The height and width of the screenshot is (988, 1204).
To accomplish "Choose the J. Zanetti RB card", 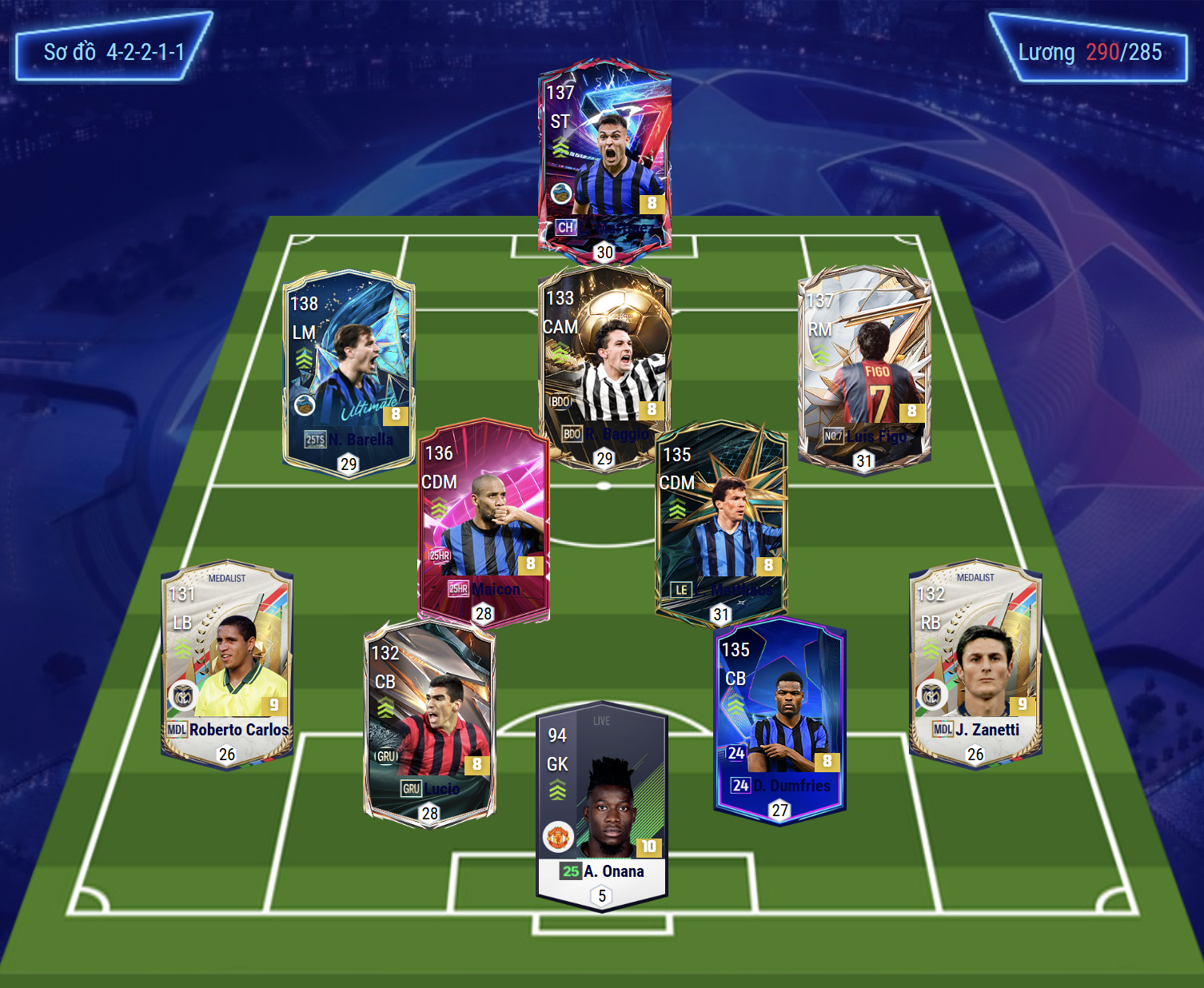I will 975,663.
